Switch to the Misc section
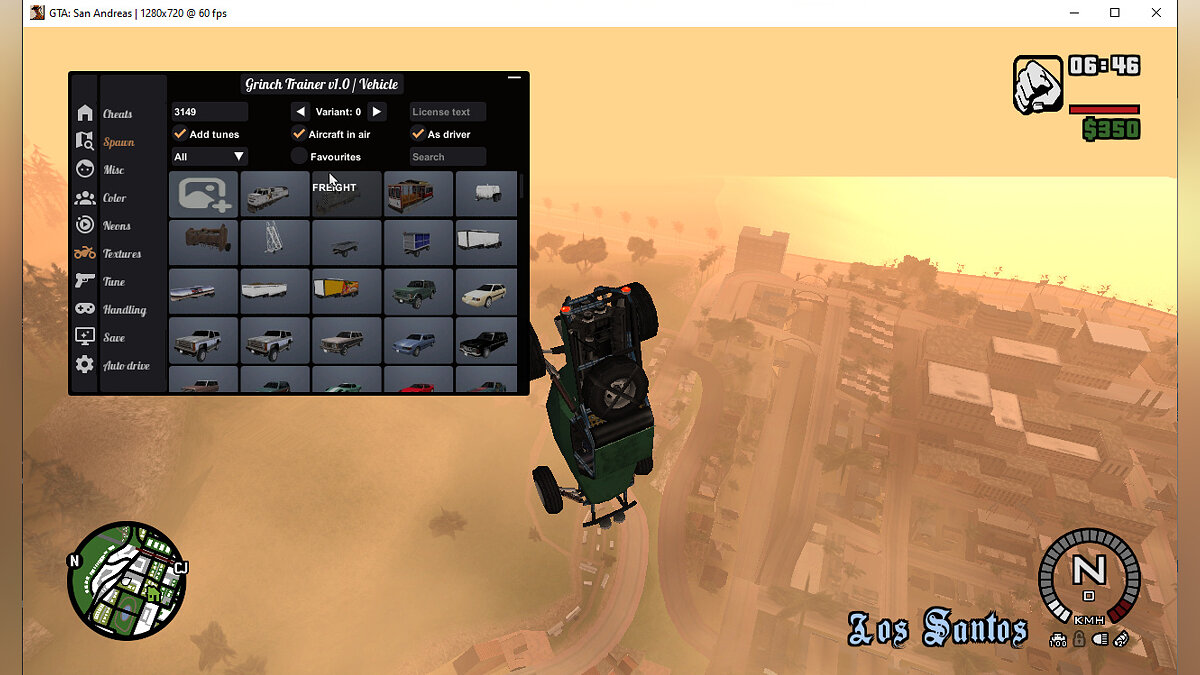1200x675 pixels. coord(114,170)
